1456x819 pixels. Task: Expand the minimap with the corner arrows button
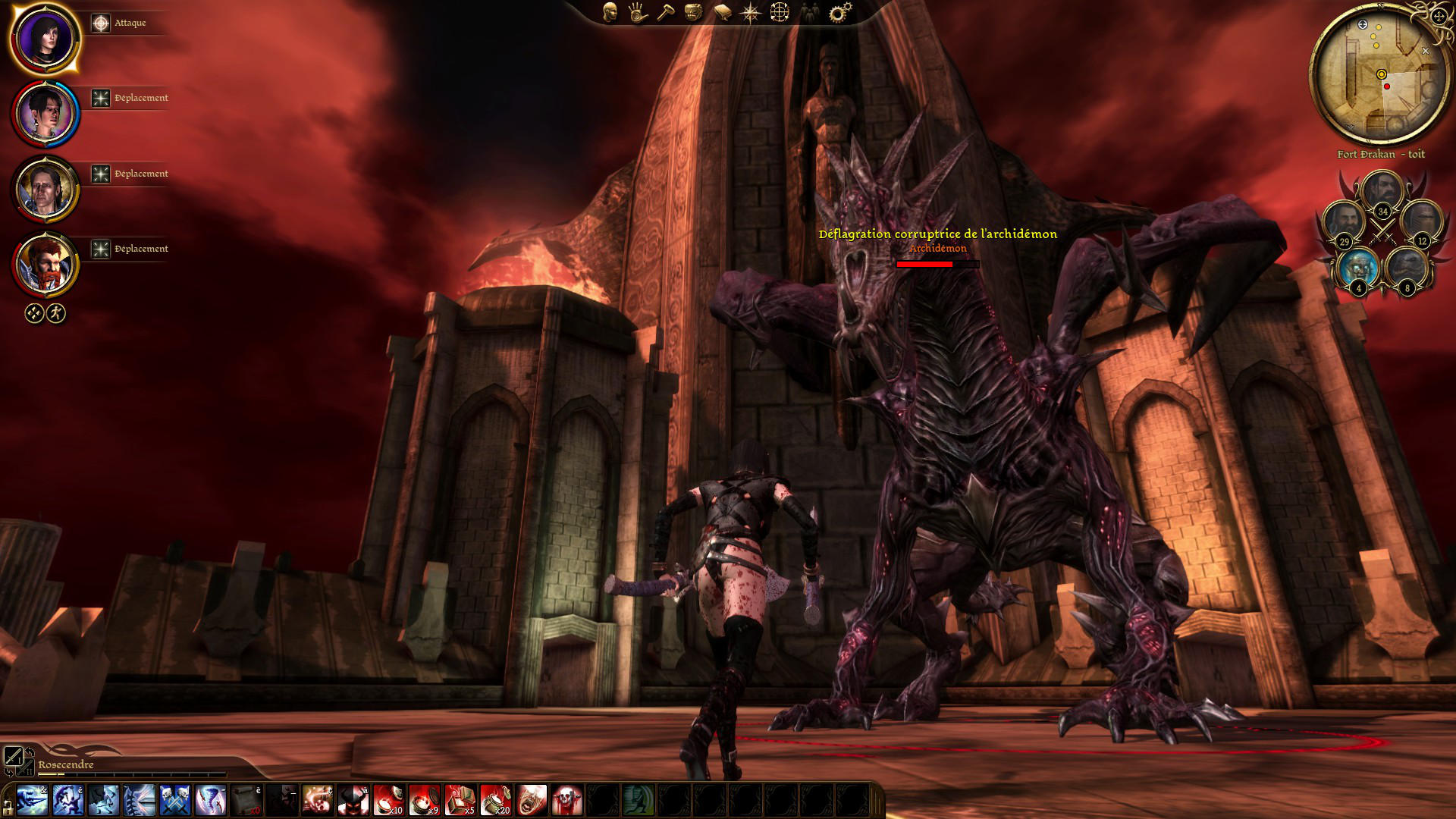(1439, 17)
